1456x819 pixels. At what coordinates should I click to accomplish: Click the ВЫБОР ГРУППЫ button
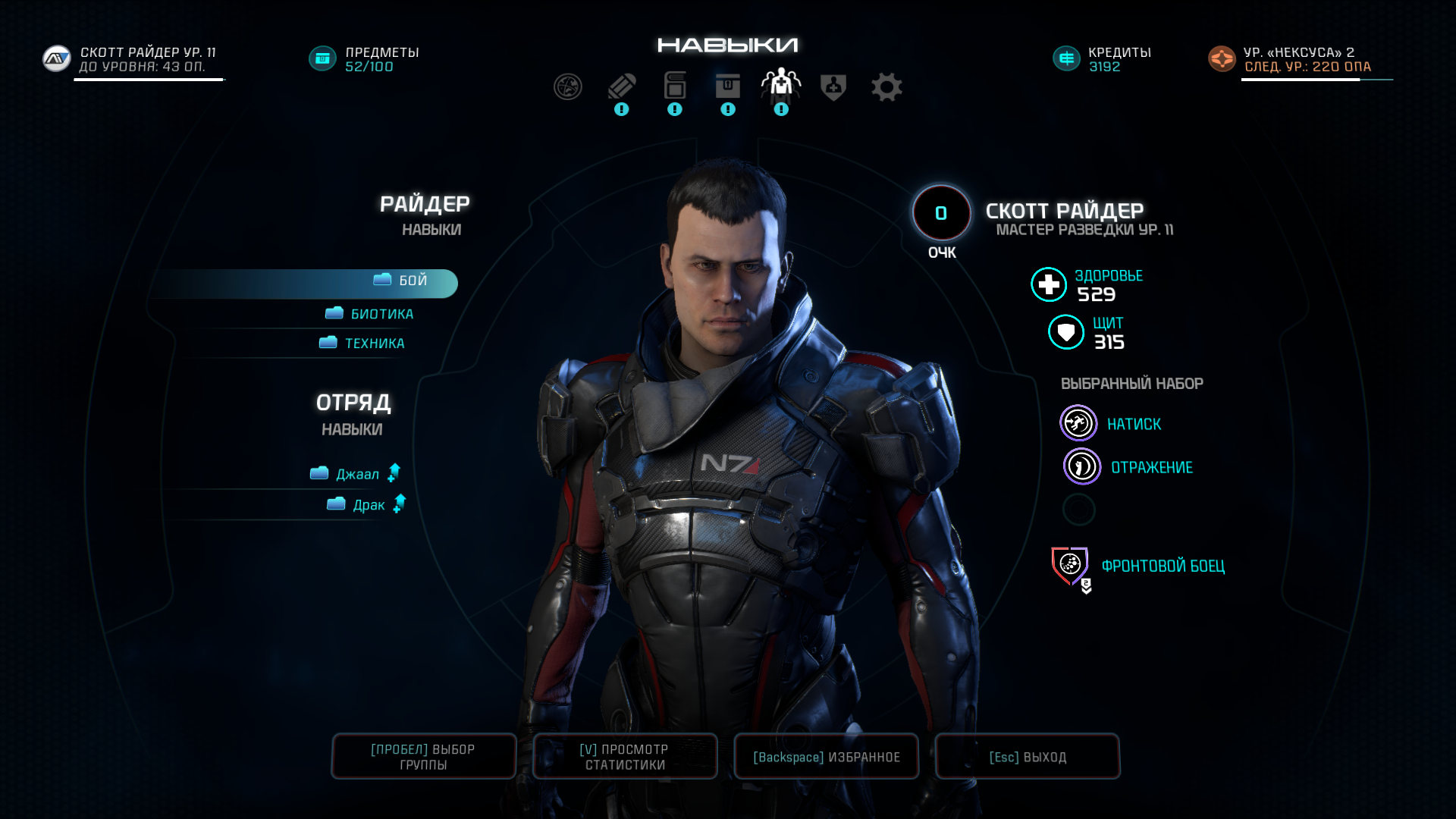coord(423,757)
